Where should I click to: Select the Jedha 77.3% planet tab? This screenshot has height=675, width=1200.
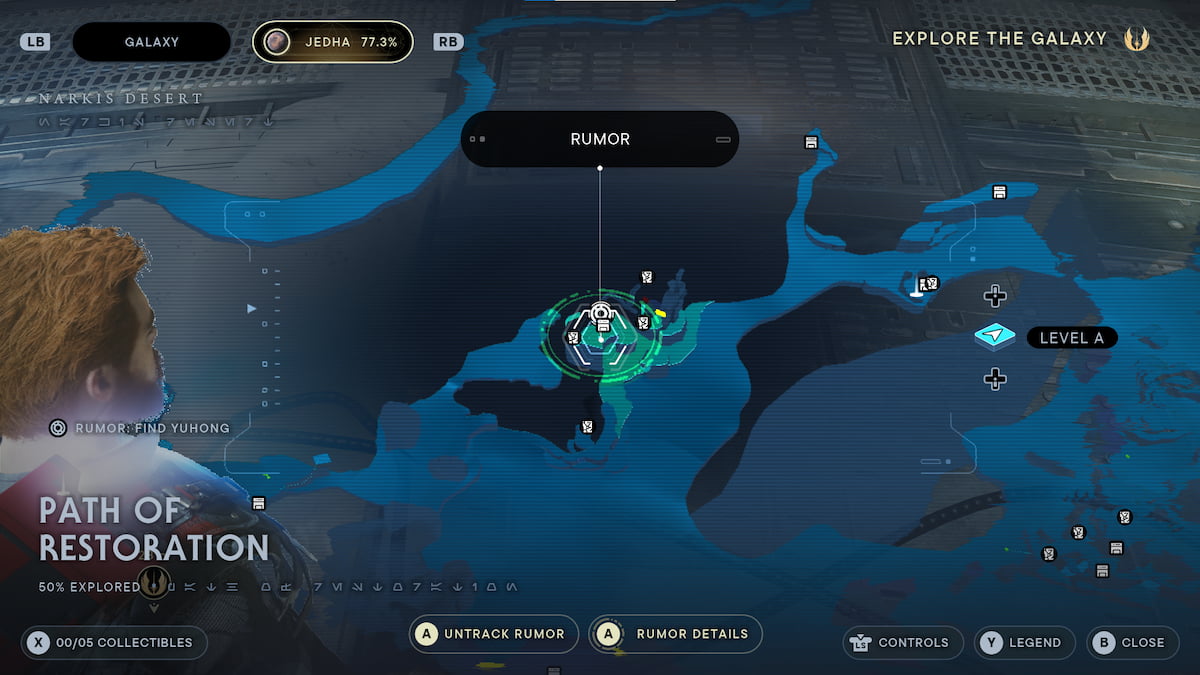point(332,42)
